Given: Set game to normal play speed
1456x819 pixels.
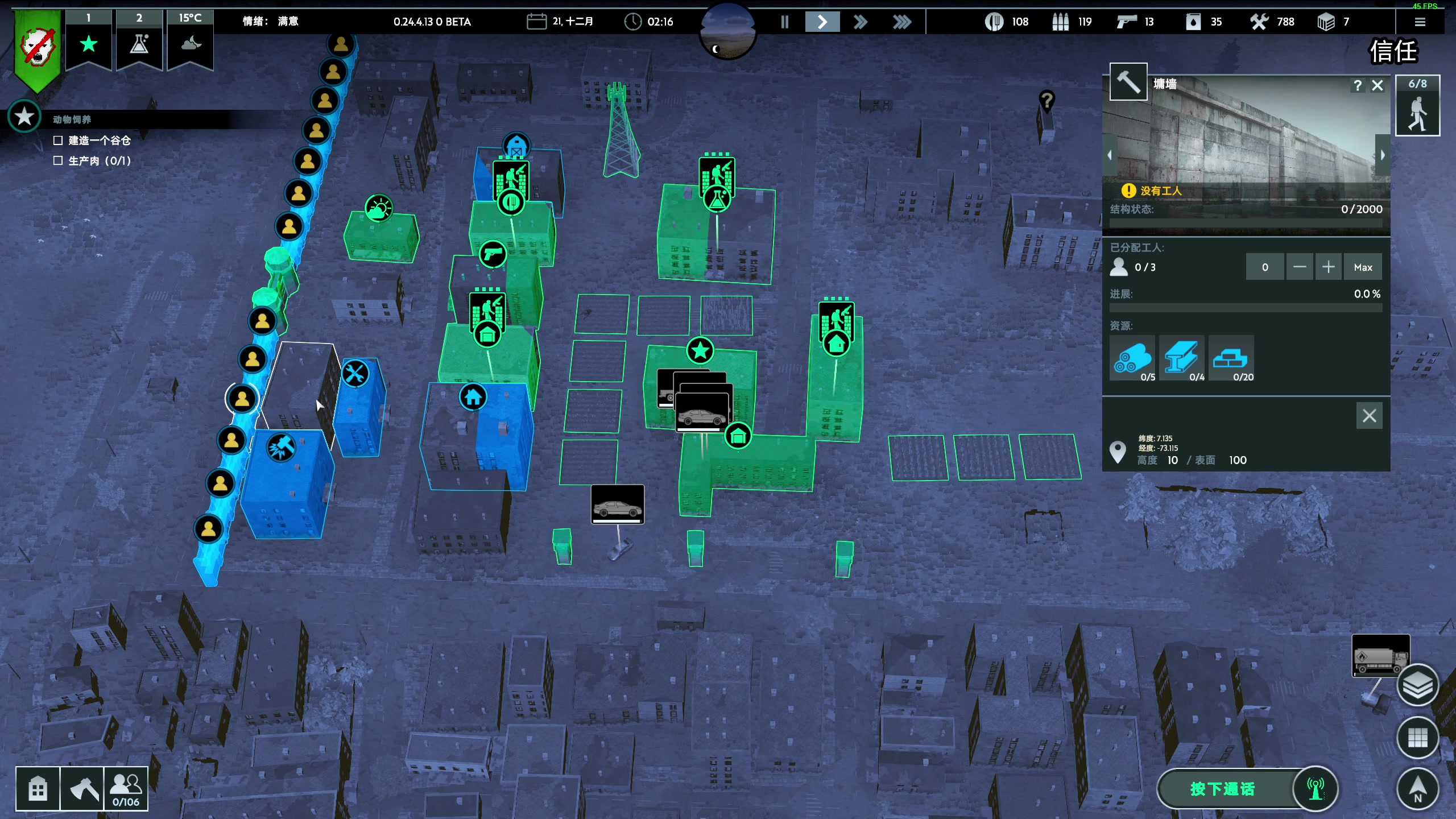Looking at the screenshot, I should click(x=822, y=22).
